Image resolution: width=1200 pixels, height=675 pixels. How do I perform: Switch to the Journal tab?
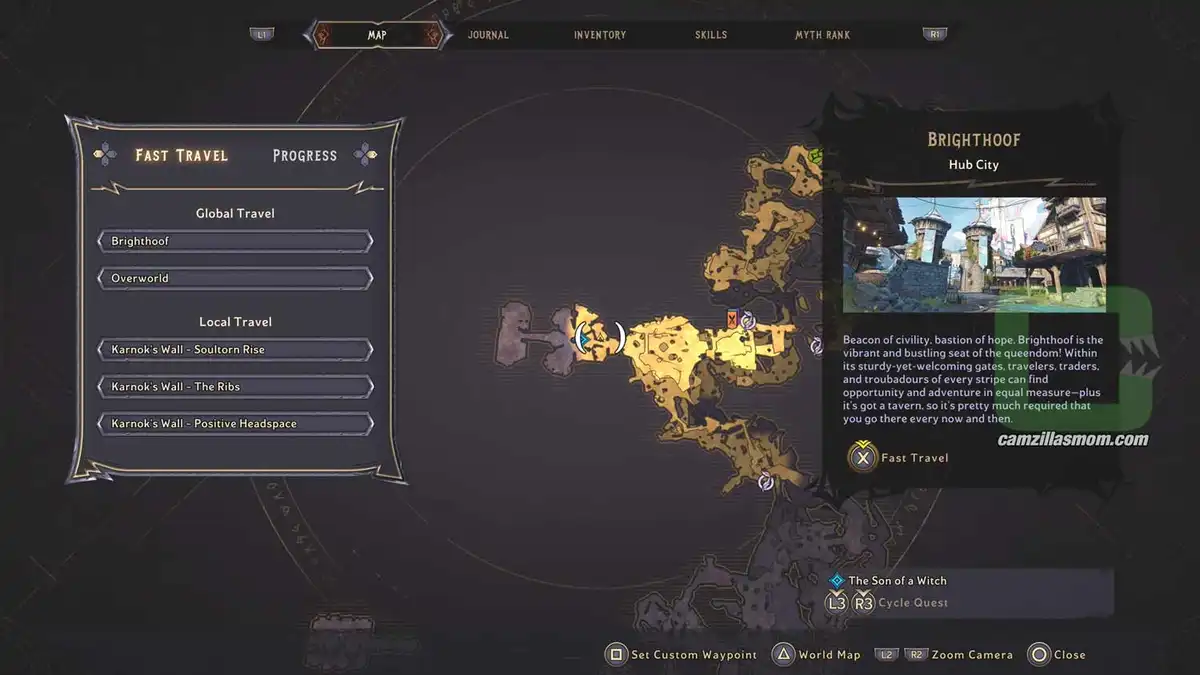pos(488,35)
